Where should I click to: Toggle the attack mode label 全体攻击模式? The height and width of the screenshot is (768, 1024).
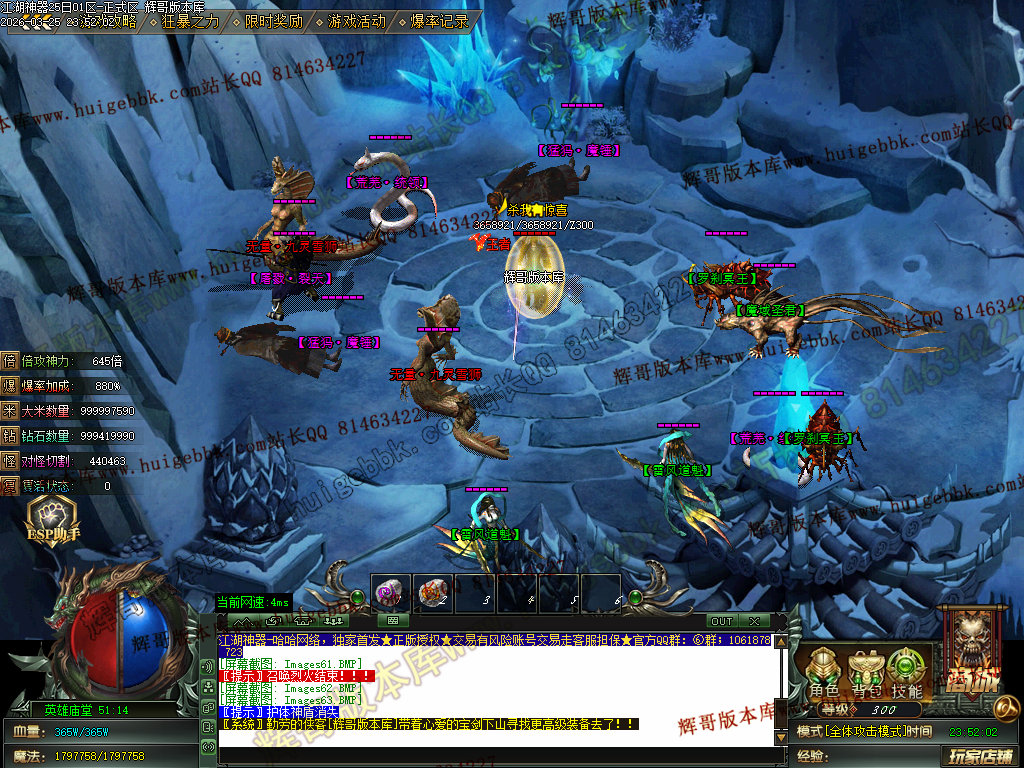(850, 732)
